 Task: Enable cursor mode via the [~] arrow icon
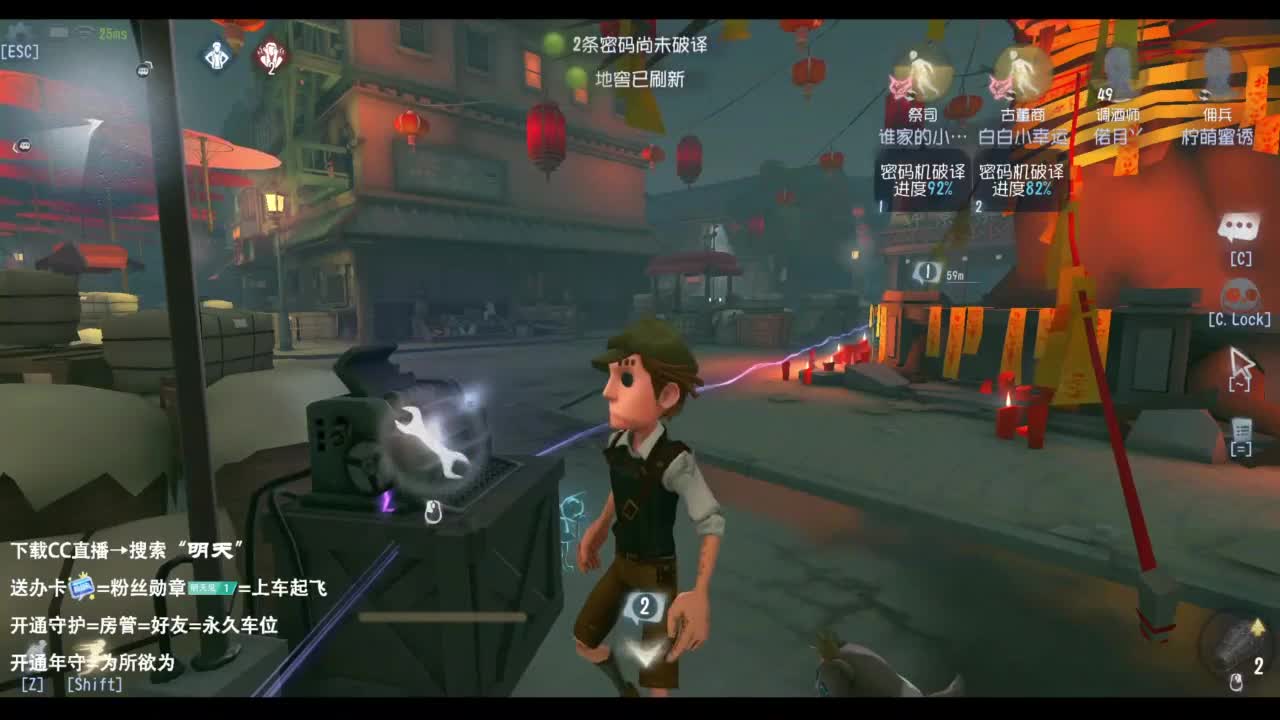(x=1240, y=362)
